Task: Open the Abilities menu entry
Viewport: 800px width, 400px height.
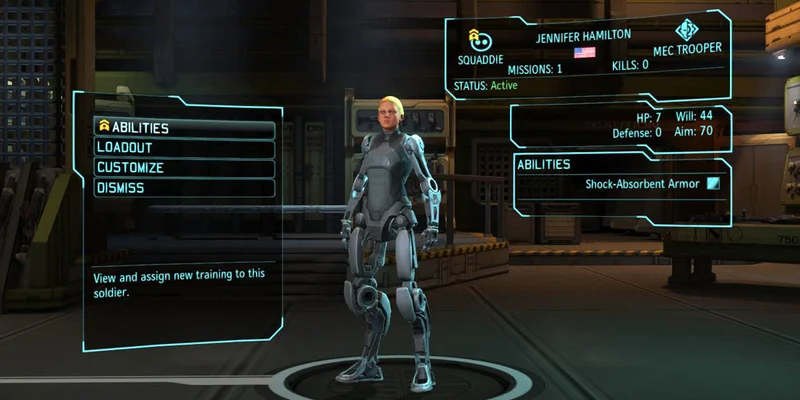Action: pyautogui.click(x=184, y=128)
